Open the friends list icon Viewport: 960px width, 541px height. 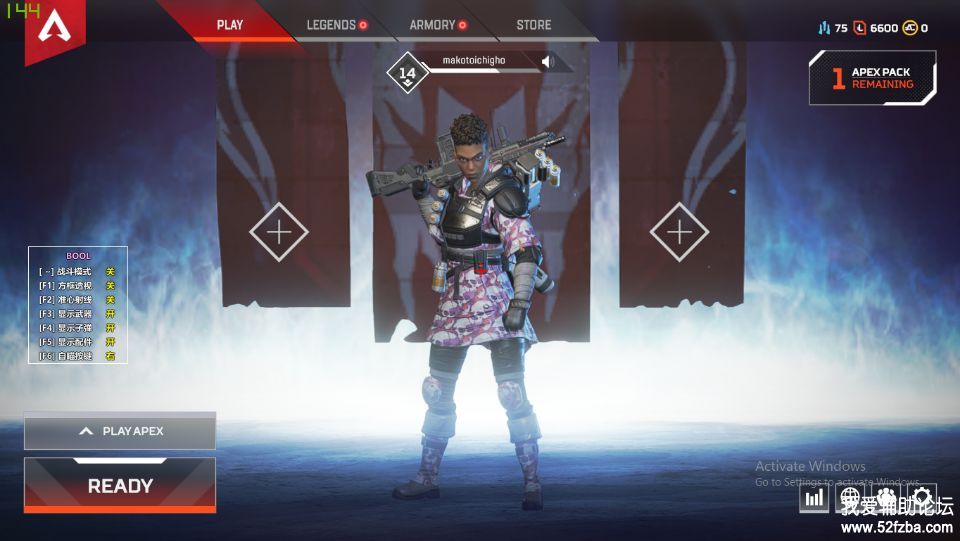[886, 497]
